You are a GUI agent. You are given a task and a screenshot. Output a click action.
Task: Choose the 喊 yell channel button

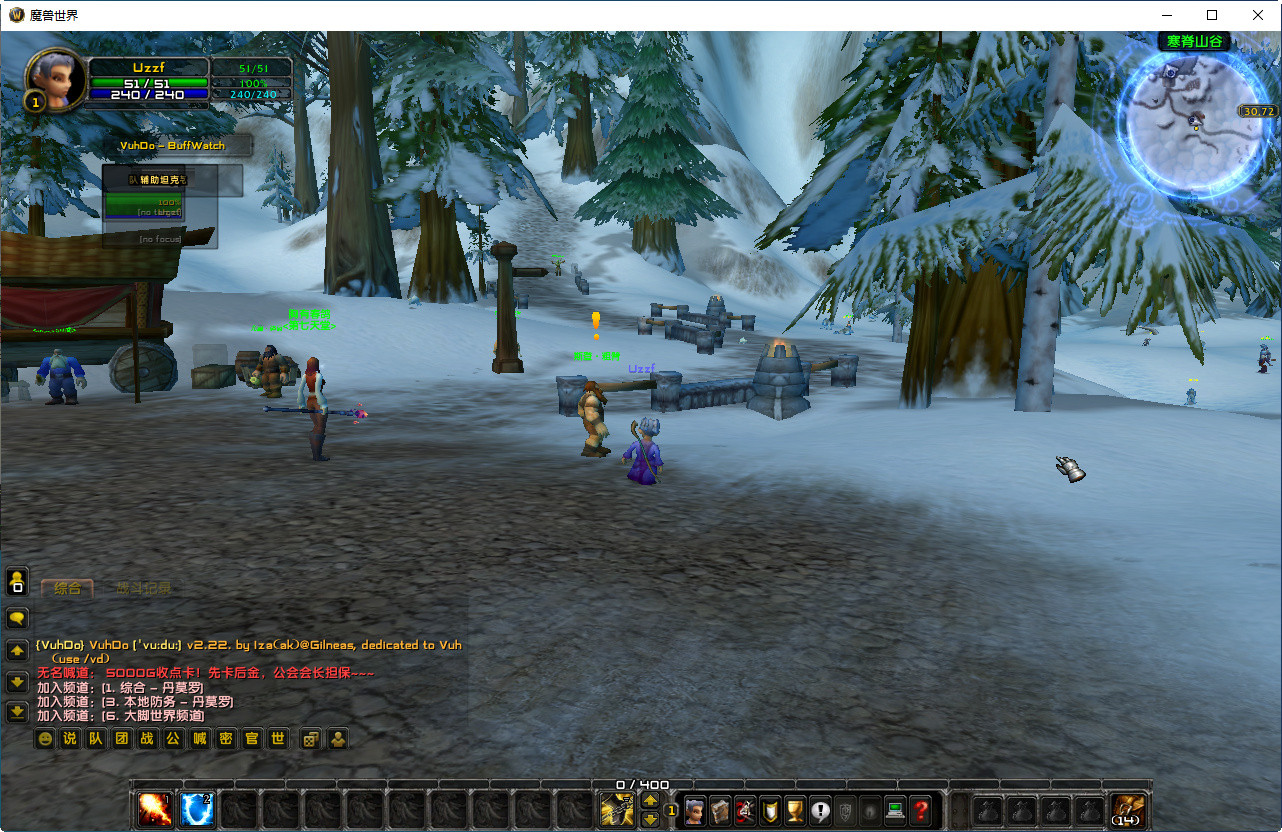(199, 739)
